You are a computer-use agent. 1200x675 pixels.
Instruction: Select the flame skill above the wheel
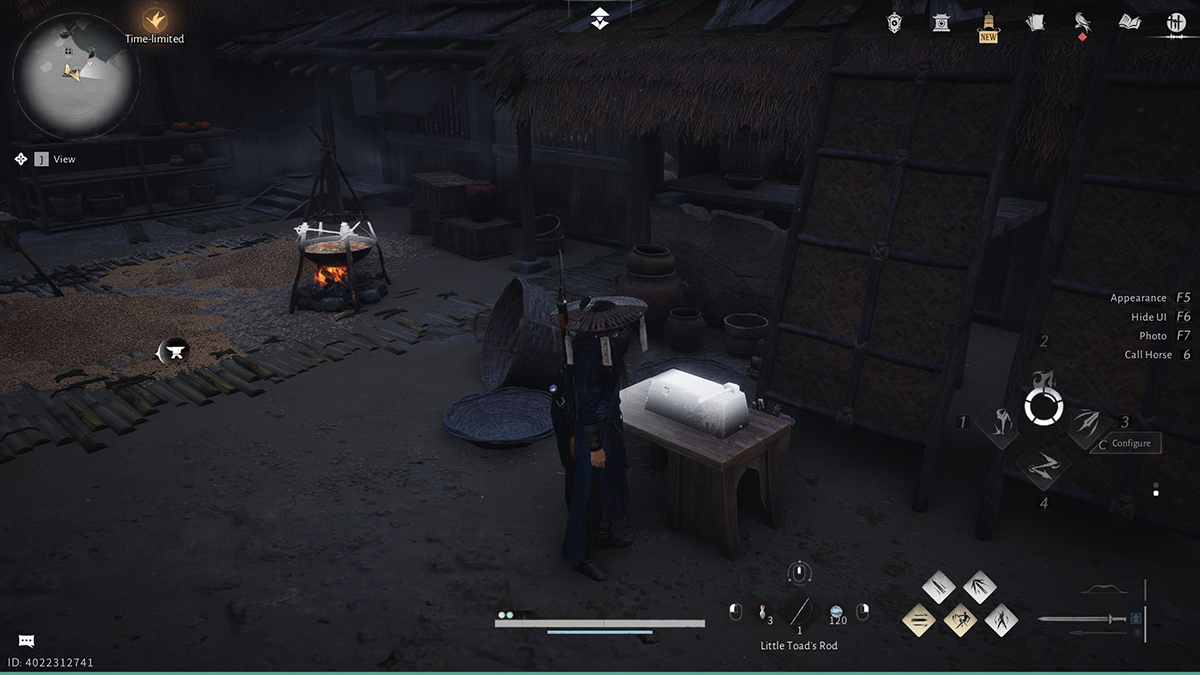click(1042, 379)
